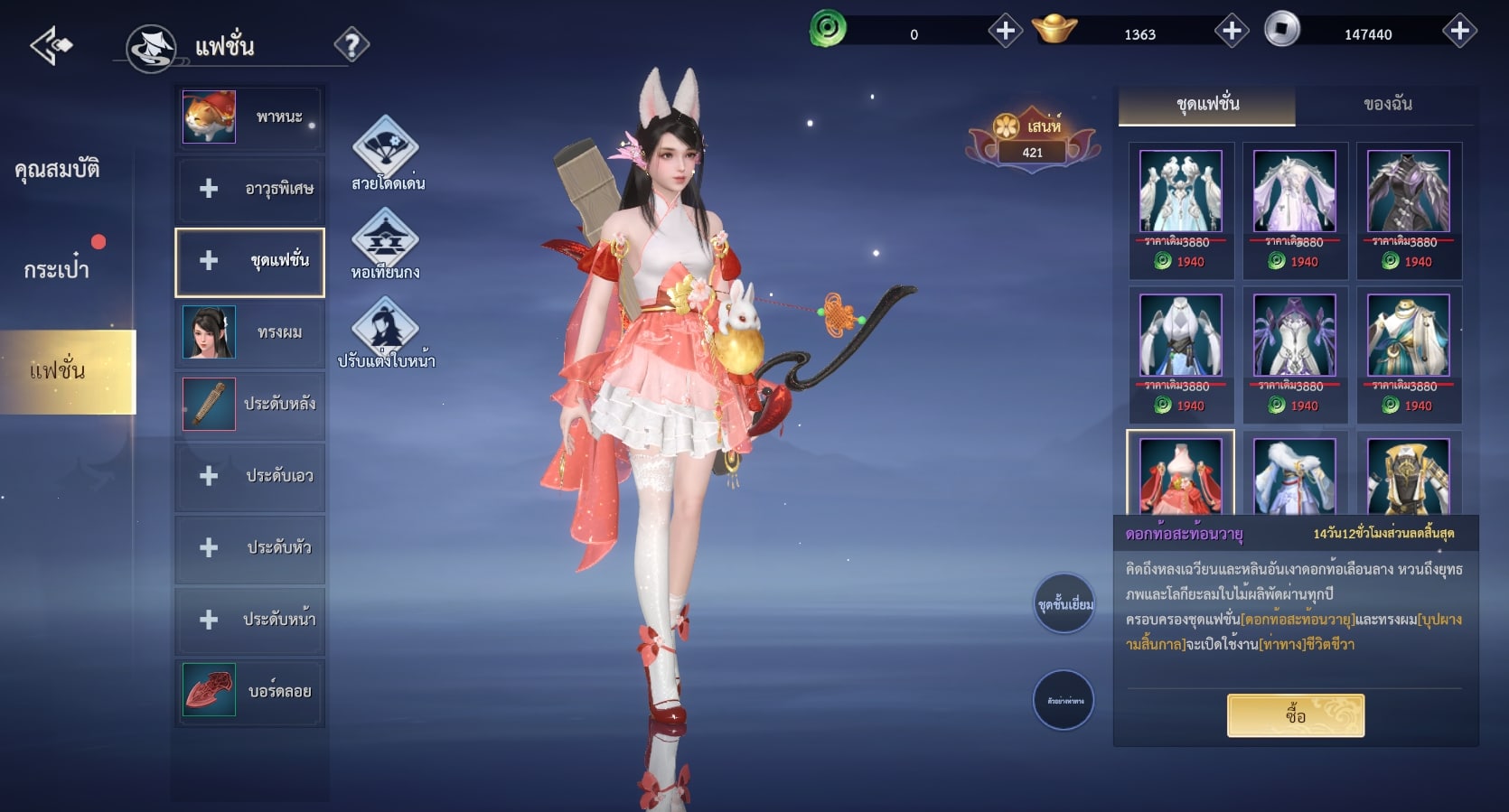
Task: Select the บอร์ดลอย hoverboard slot
Action: tap(249, 691)
